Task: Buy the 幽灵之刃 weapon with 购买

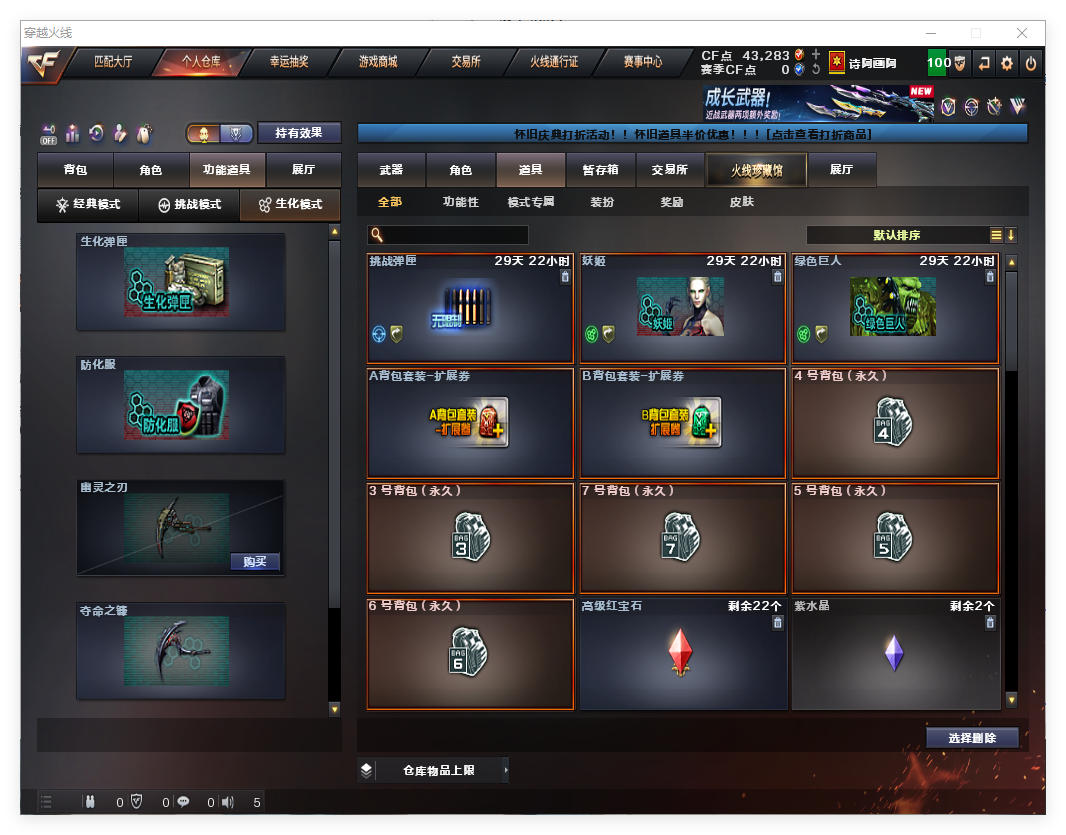Action: tap(254, 562)
